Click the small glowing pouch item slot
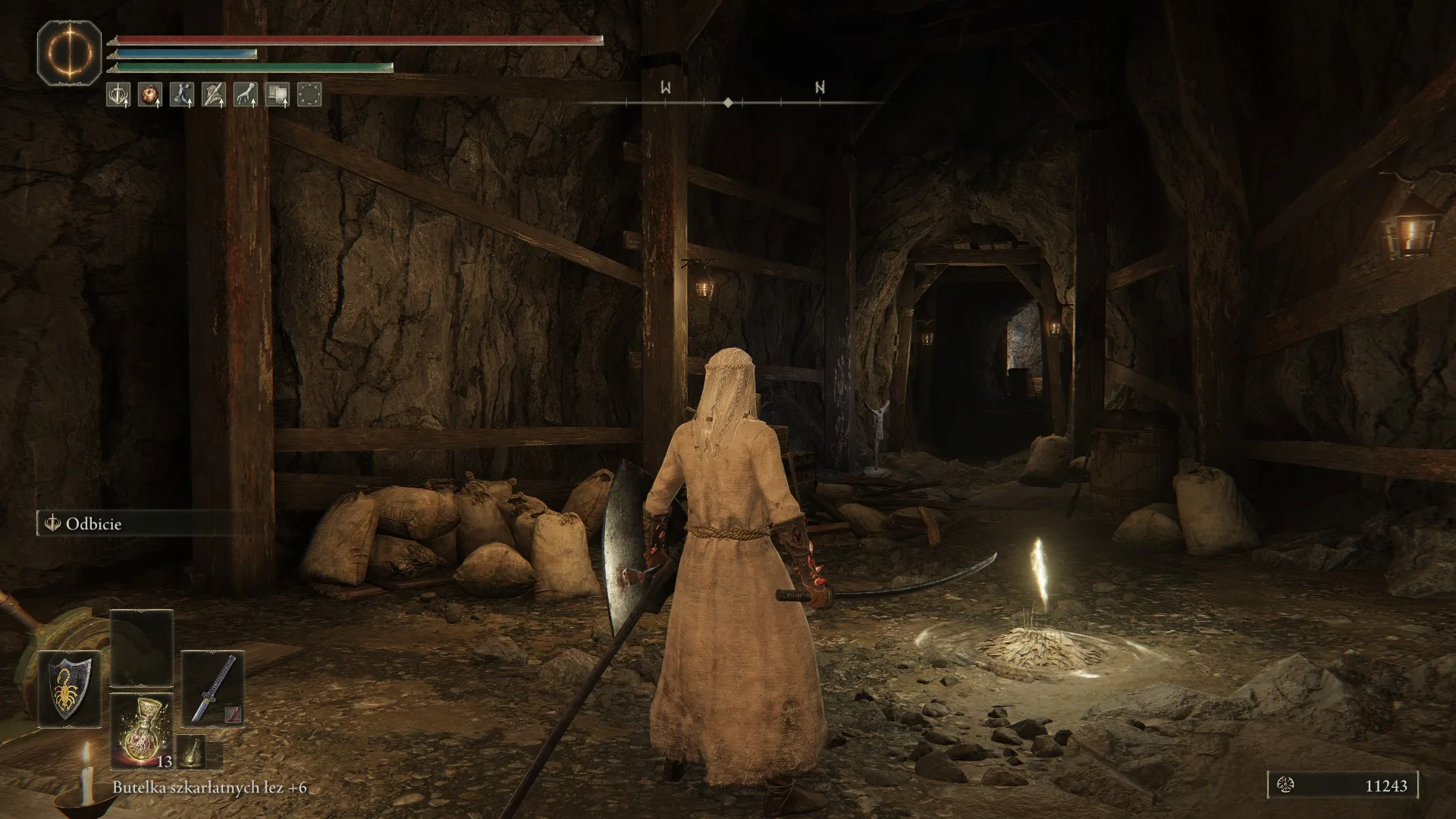 coord(190,754)
